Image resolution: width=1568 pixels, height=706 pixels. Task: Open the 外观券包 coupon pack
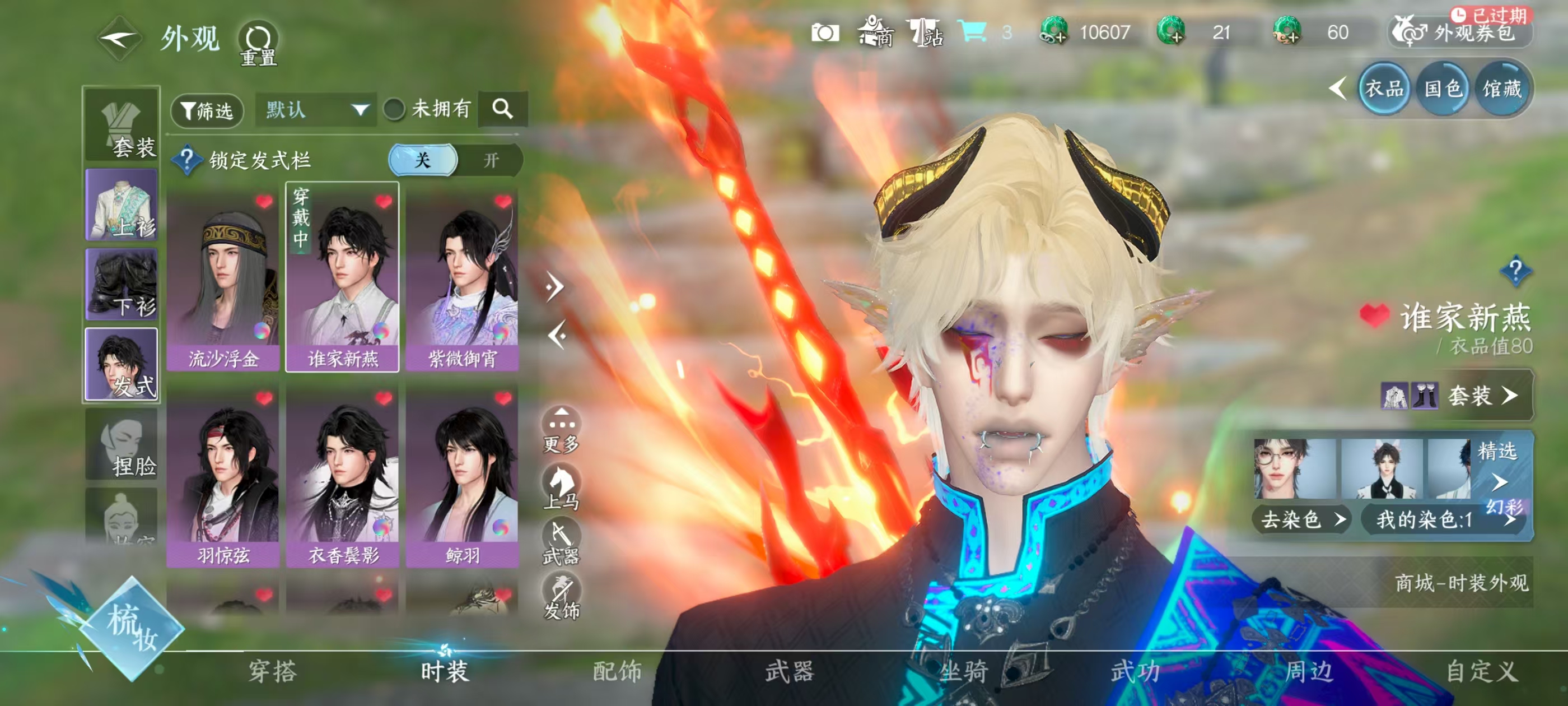point(1460,32)
